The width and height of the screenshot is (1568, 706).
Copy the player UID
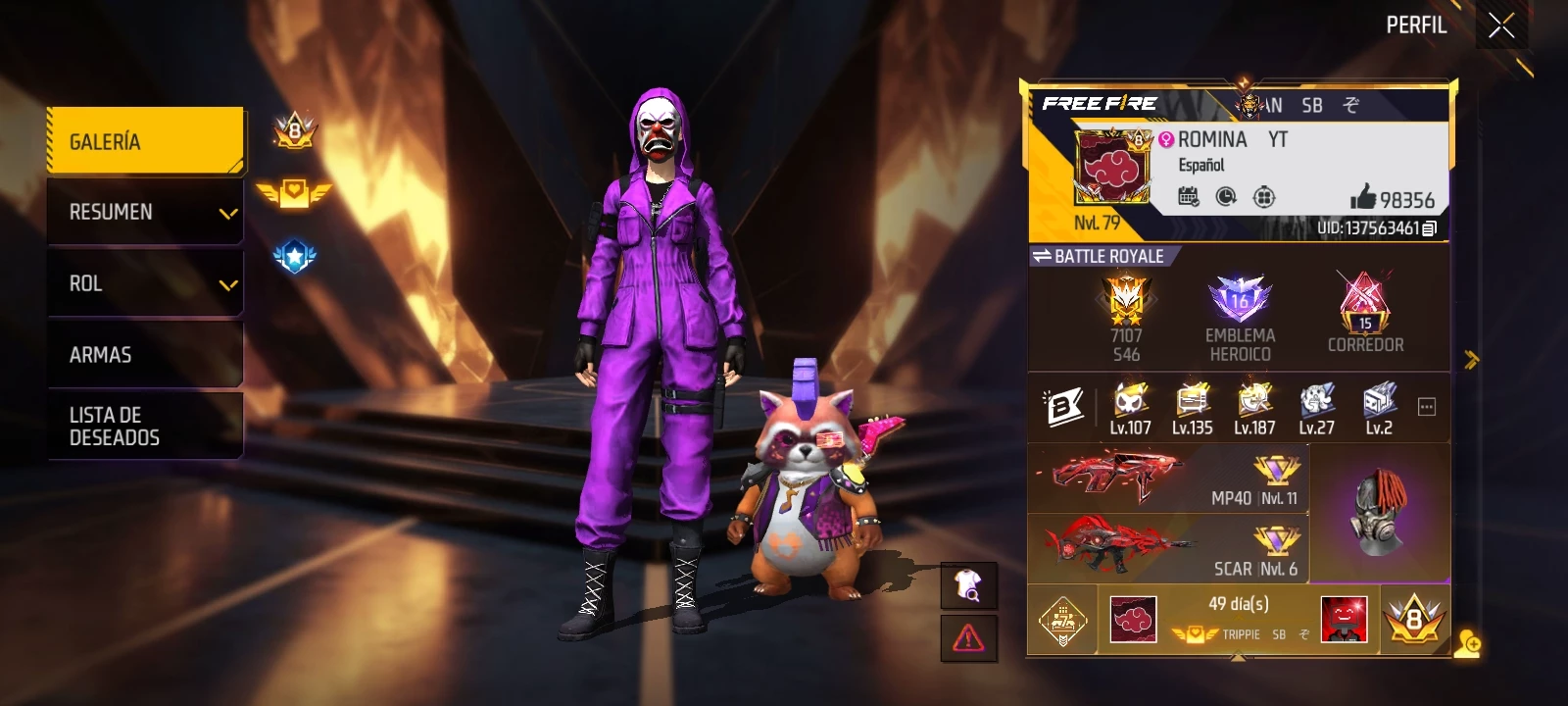pos(1430,228)
